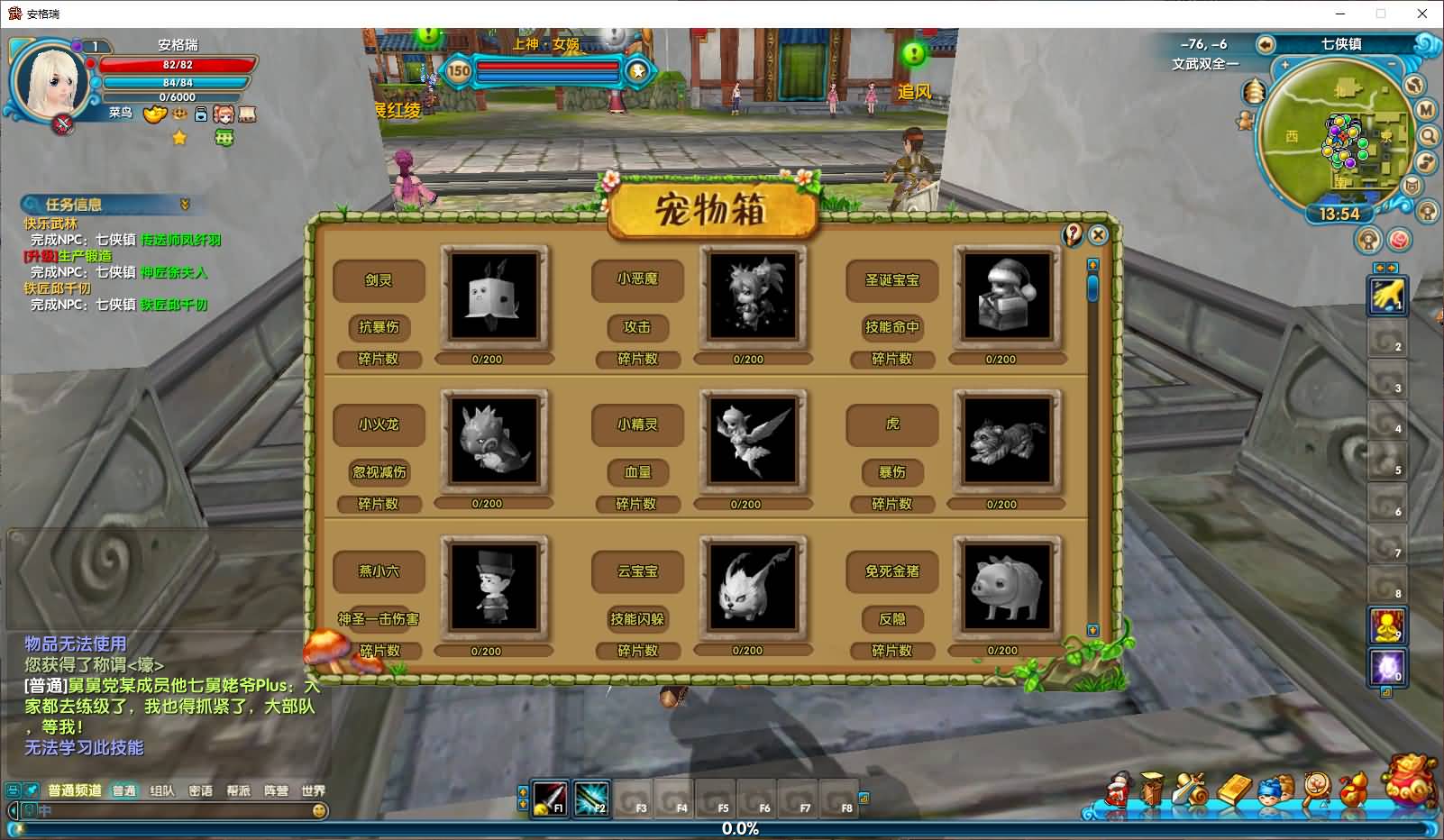Pick the 小火龙 dragon pet portrait
The image size is (1444, 840).
[x=493, y=442]
